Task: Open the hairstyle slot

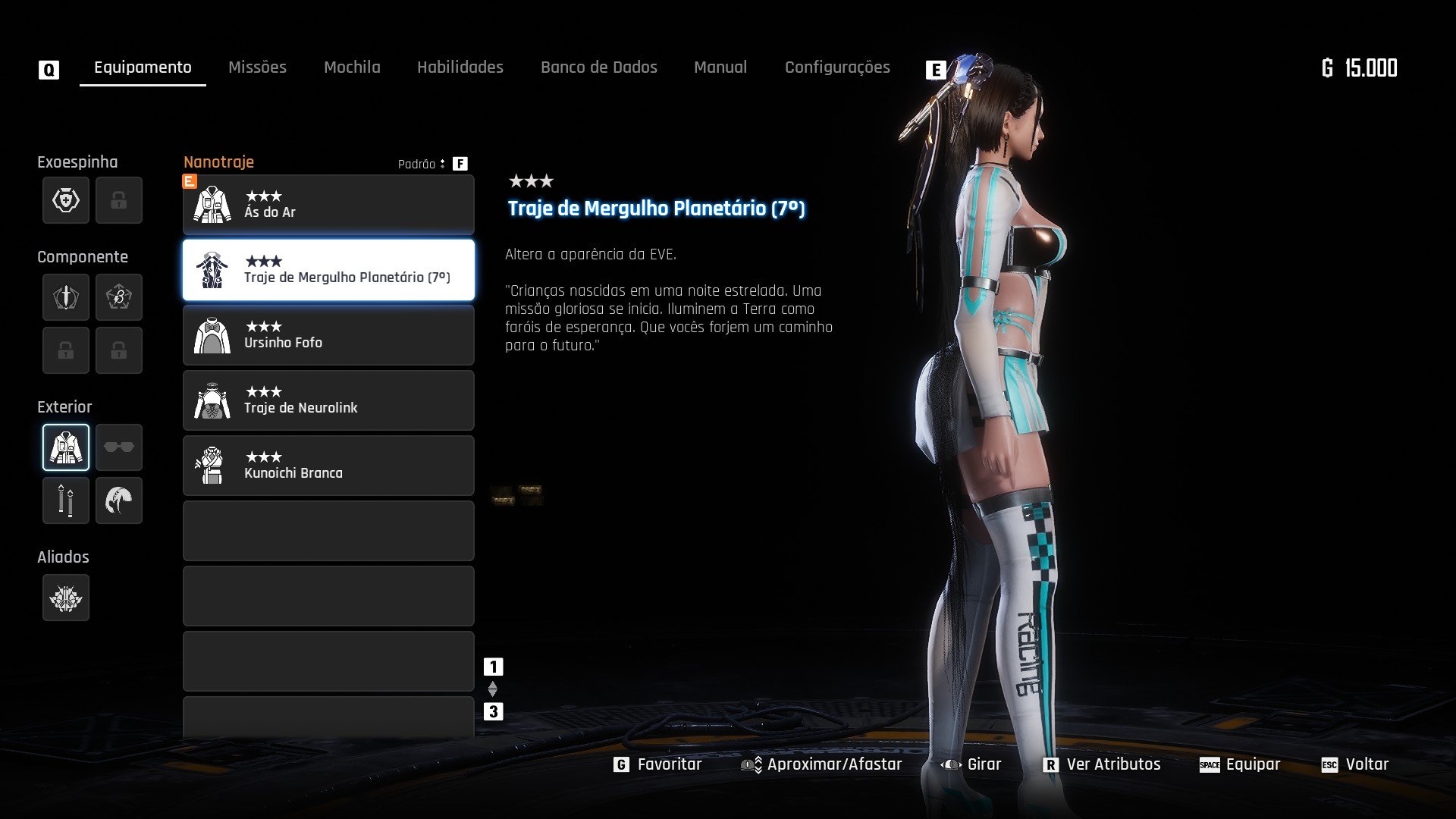Action: (119, 500)
